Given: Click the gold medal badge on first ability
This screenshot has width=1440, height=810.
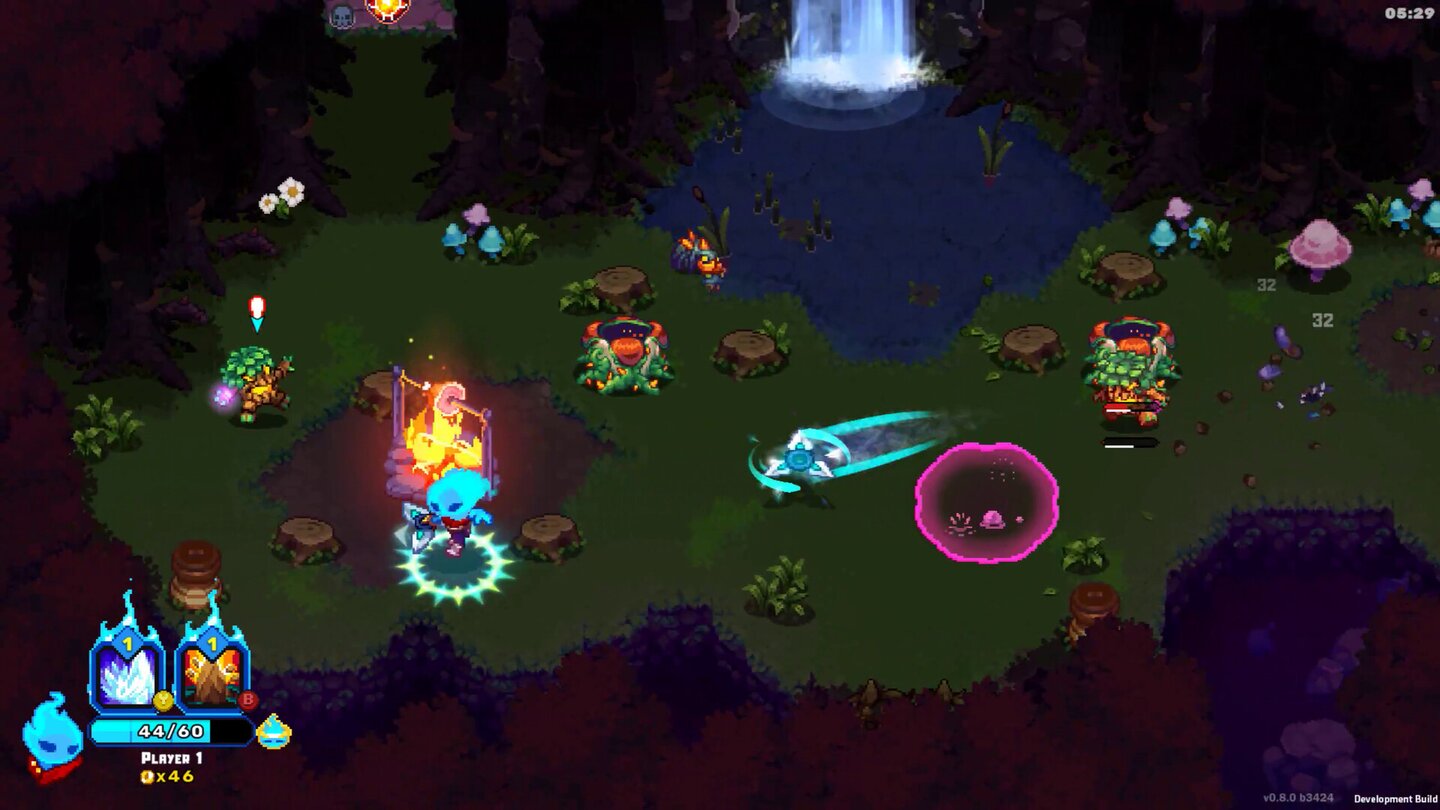Looking at the screenshot, I should click(x=163, y=700).
